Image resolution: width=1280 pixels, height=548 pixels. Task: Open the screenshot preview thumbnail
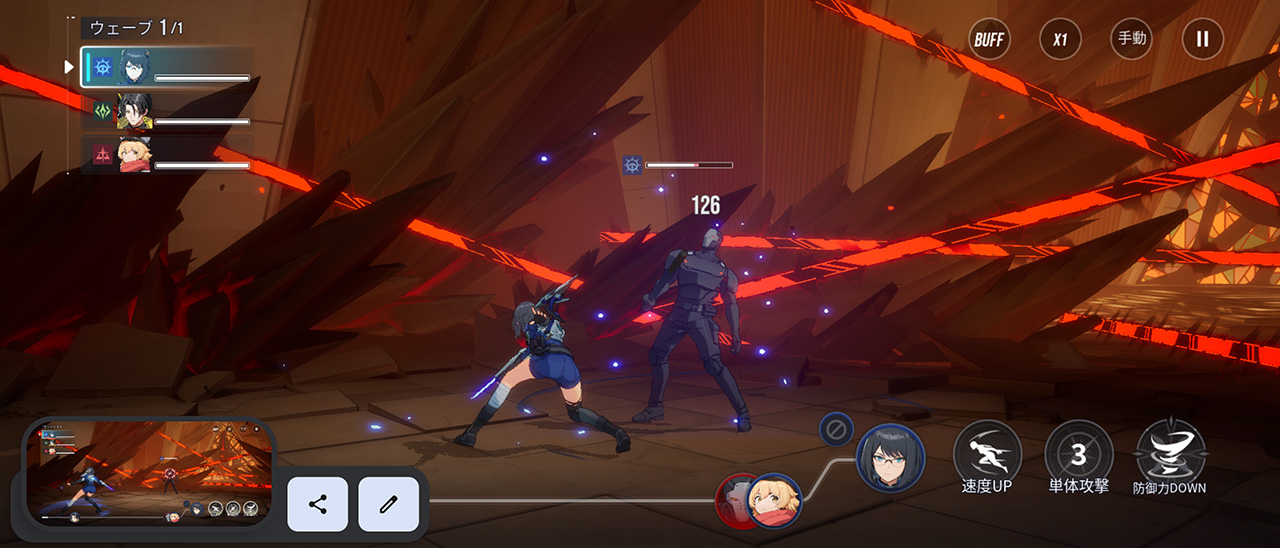point(148,473)
